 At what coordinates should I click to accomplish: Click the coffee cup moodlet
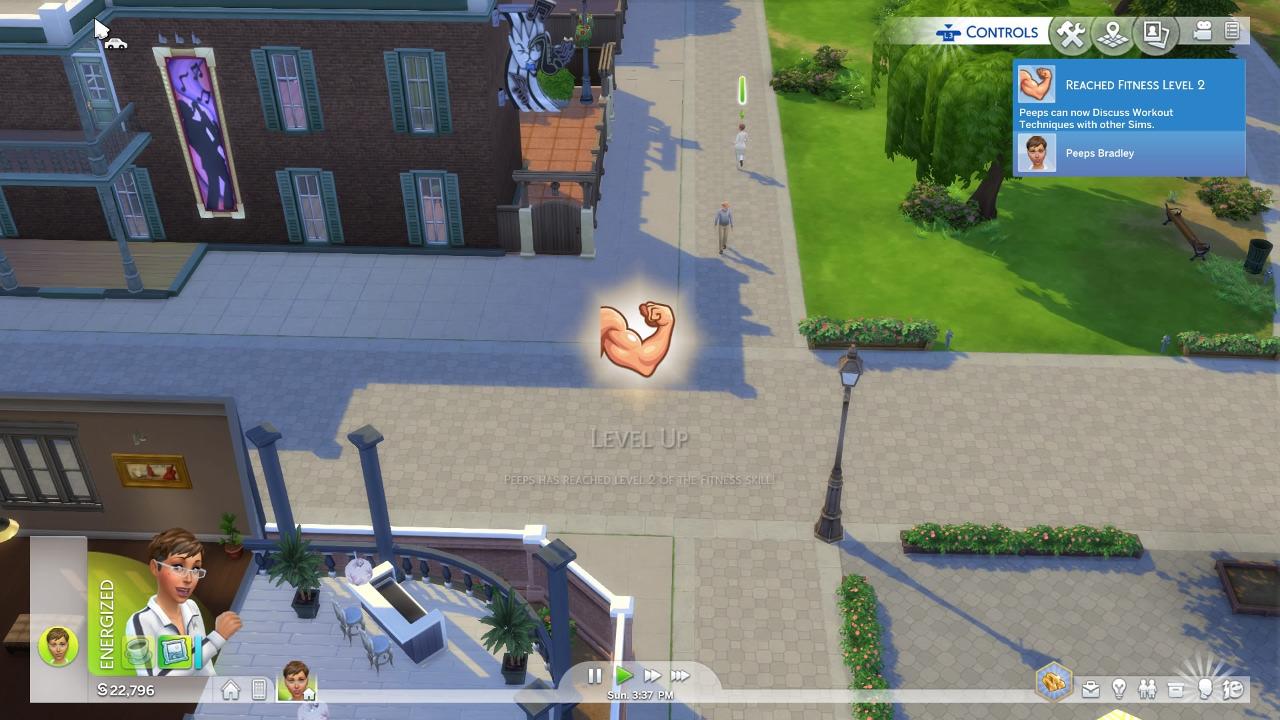click(x=138, y=652)
